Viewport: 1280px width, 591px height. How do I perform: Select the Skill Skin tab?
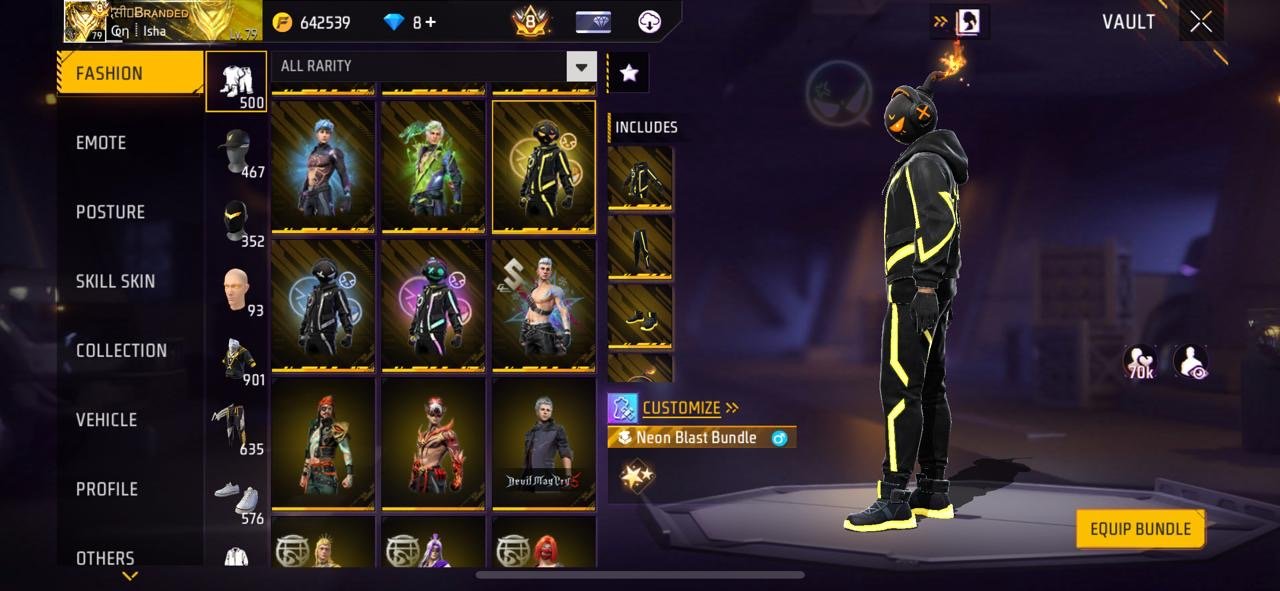[x=115, y=281]
